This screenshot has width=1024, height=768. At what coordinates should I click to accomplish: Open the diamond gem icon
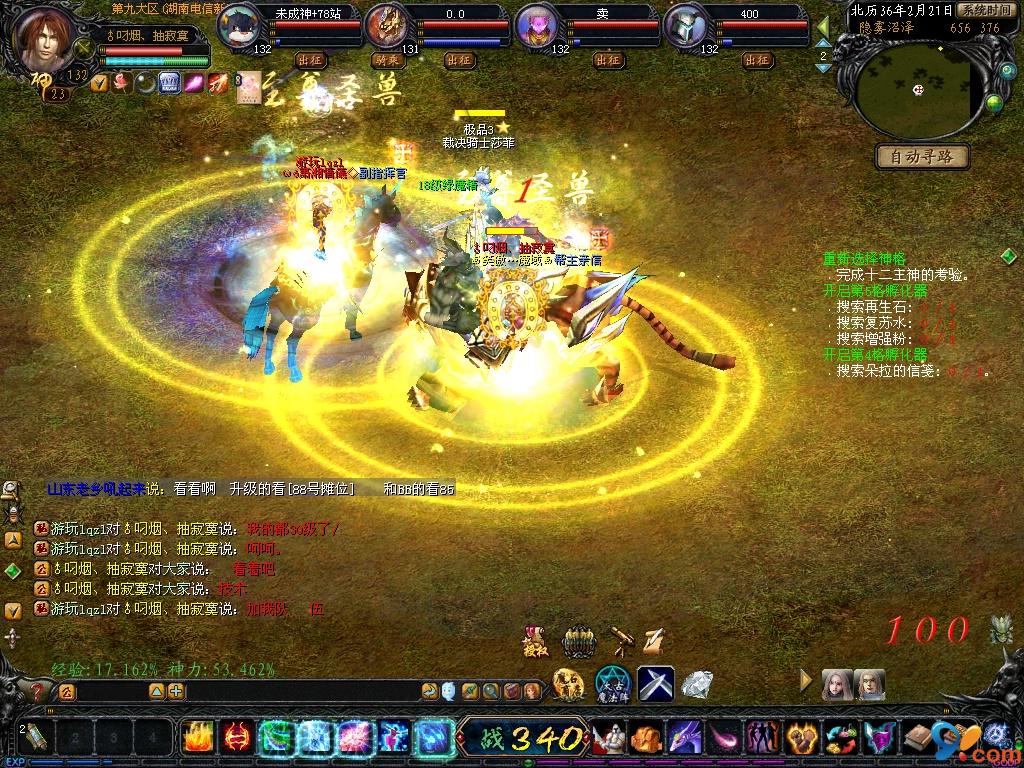pyautogui.click(x=697, y=685)
